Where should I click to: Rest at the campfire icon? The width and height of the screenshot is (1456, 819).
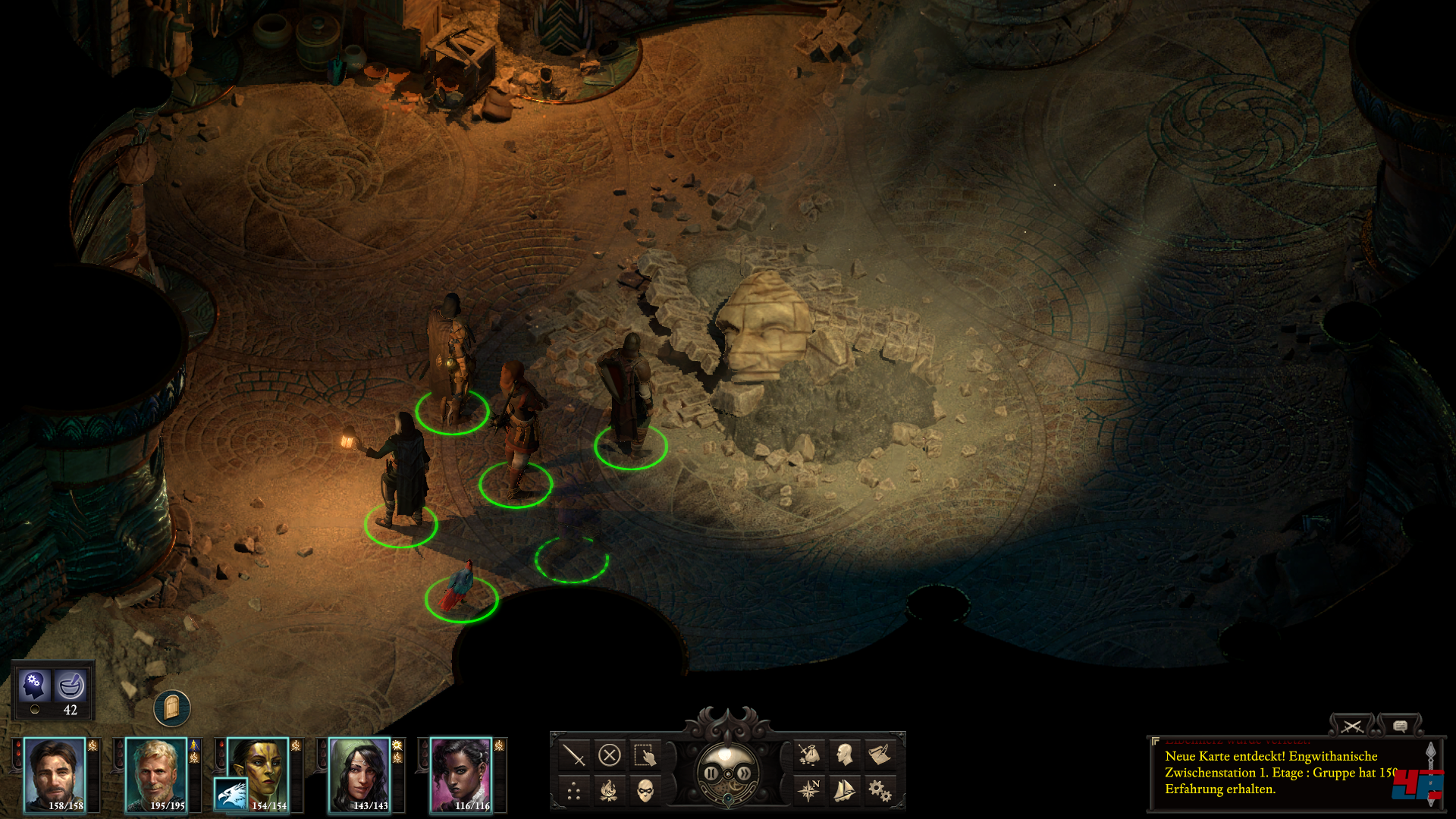(608, 792)
